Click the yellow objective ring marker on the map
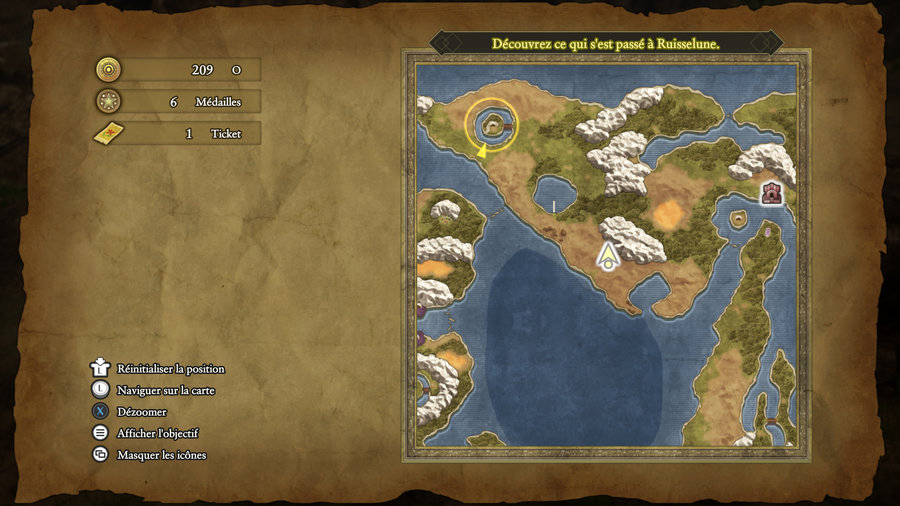This screenshot has height=506, width=900. click(x=491, y=124)
